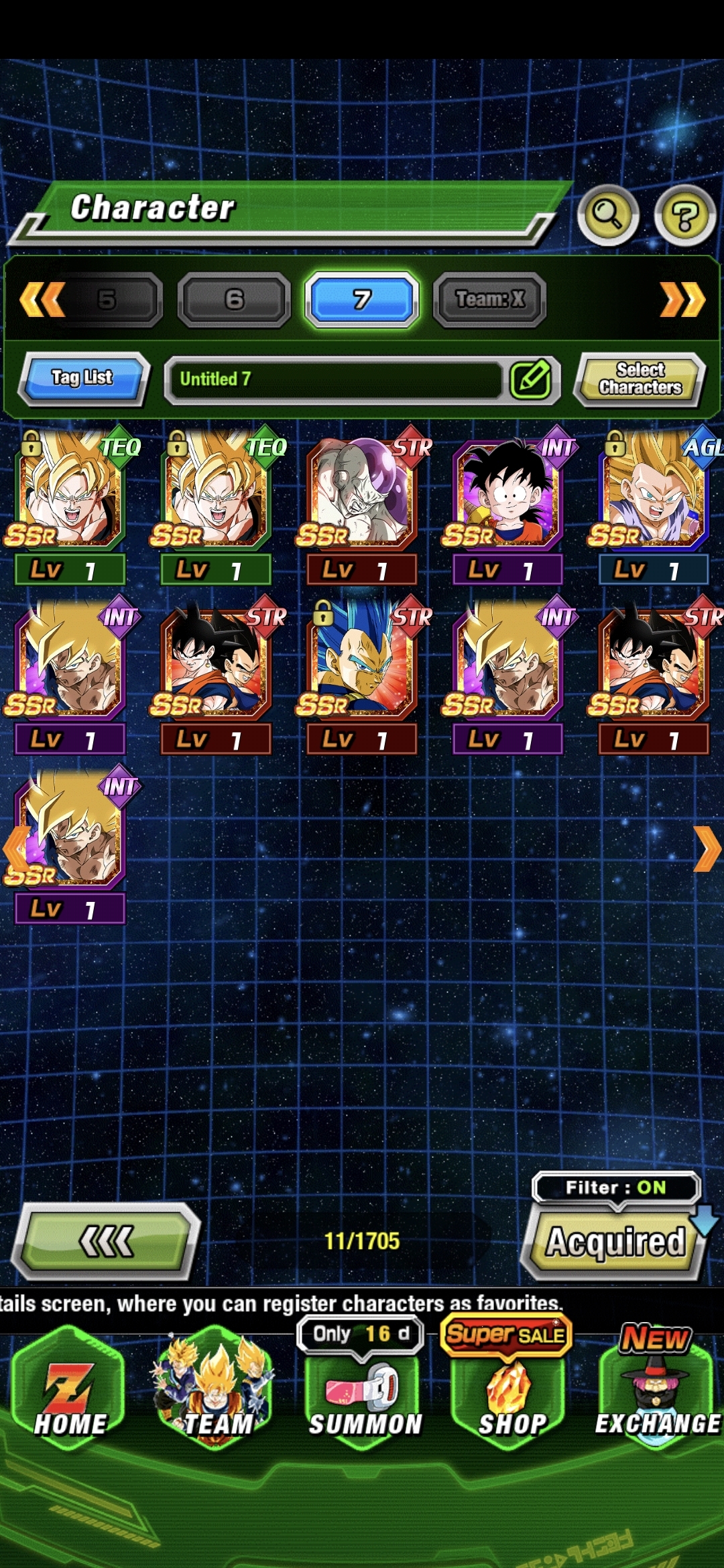This screenshot has height=1568, width=724.
Task: Open the question mark help button
Action: tap(684, 215)
